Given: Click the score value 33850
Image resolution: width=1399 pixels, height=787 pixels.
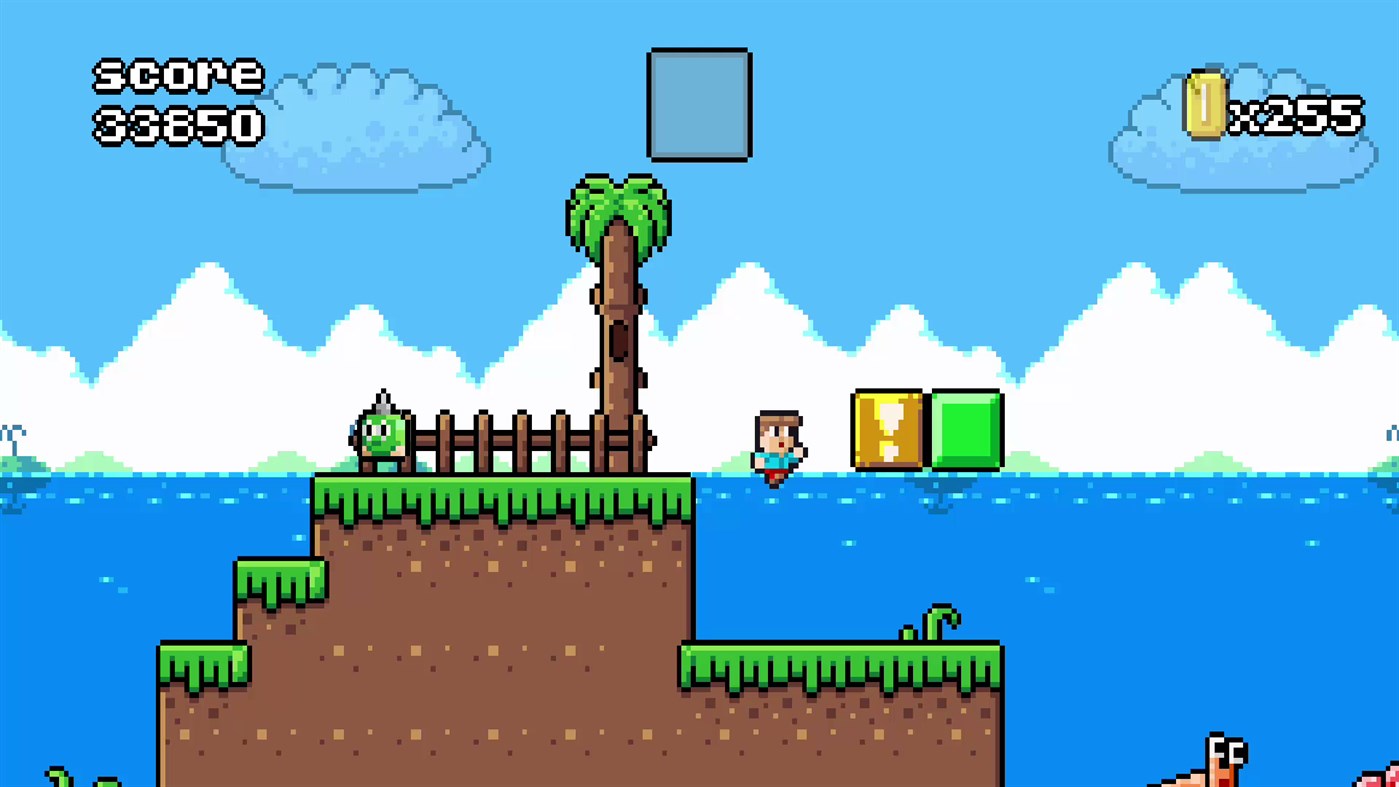Looking at the screenshot, I should (176, 125).
